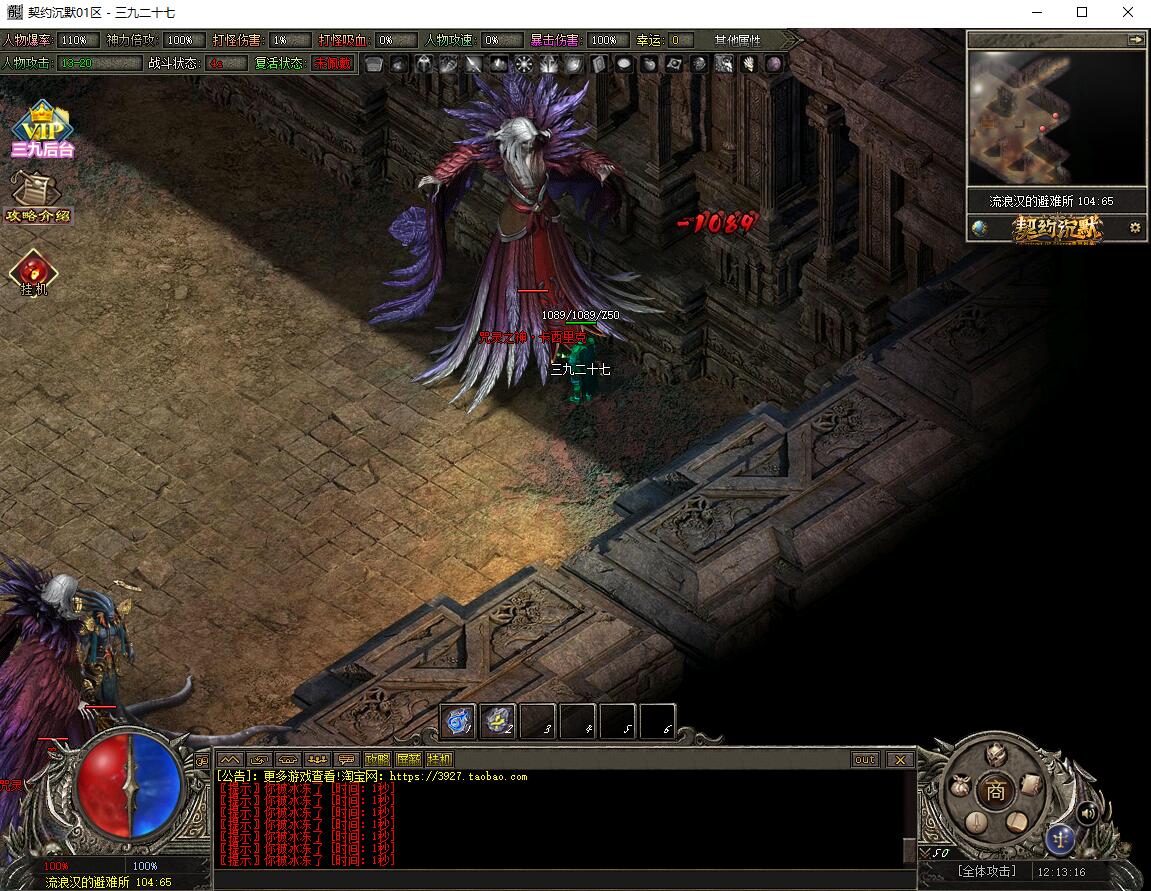This screenshot has height=891, width=1151.
Task: Click the minimap of 流浪汉的避难所
Action: [x=1056, y=118]
